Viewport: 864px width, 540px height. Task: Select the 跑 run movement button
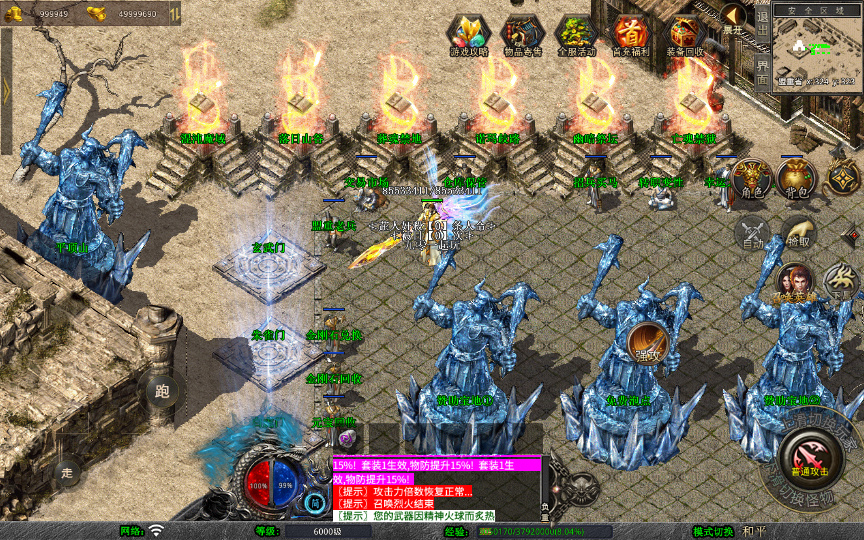(x=164, y=391)
